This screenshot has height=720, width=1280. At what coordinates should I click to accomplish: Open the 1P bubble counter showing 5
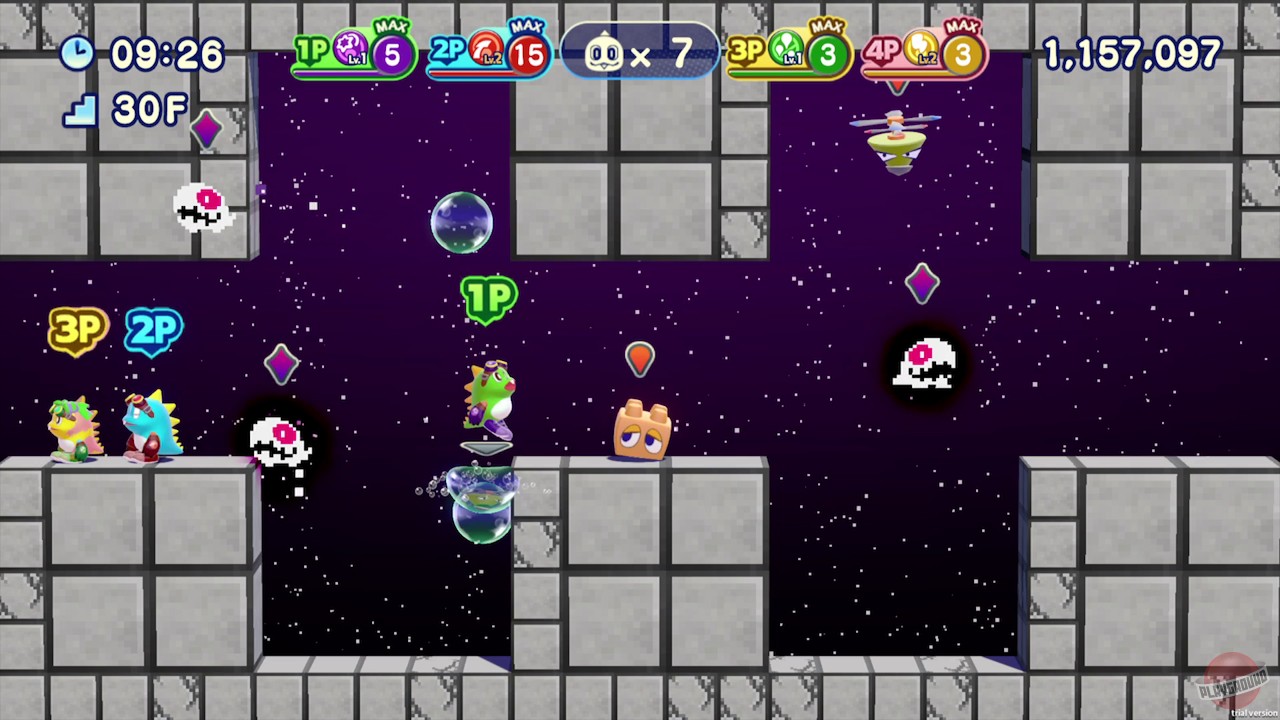[x=390, y=55]
